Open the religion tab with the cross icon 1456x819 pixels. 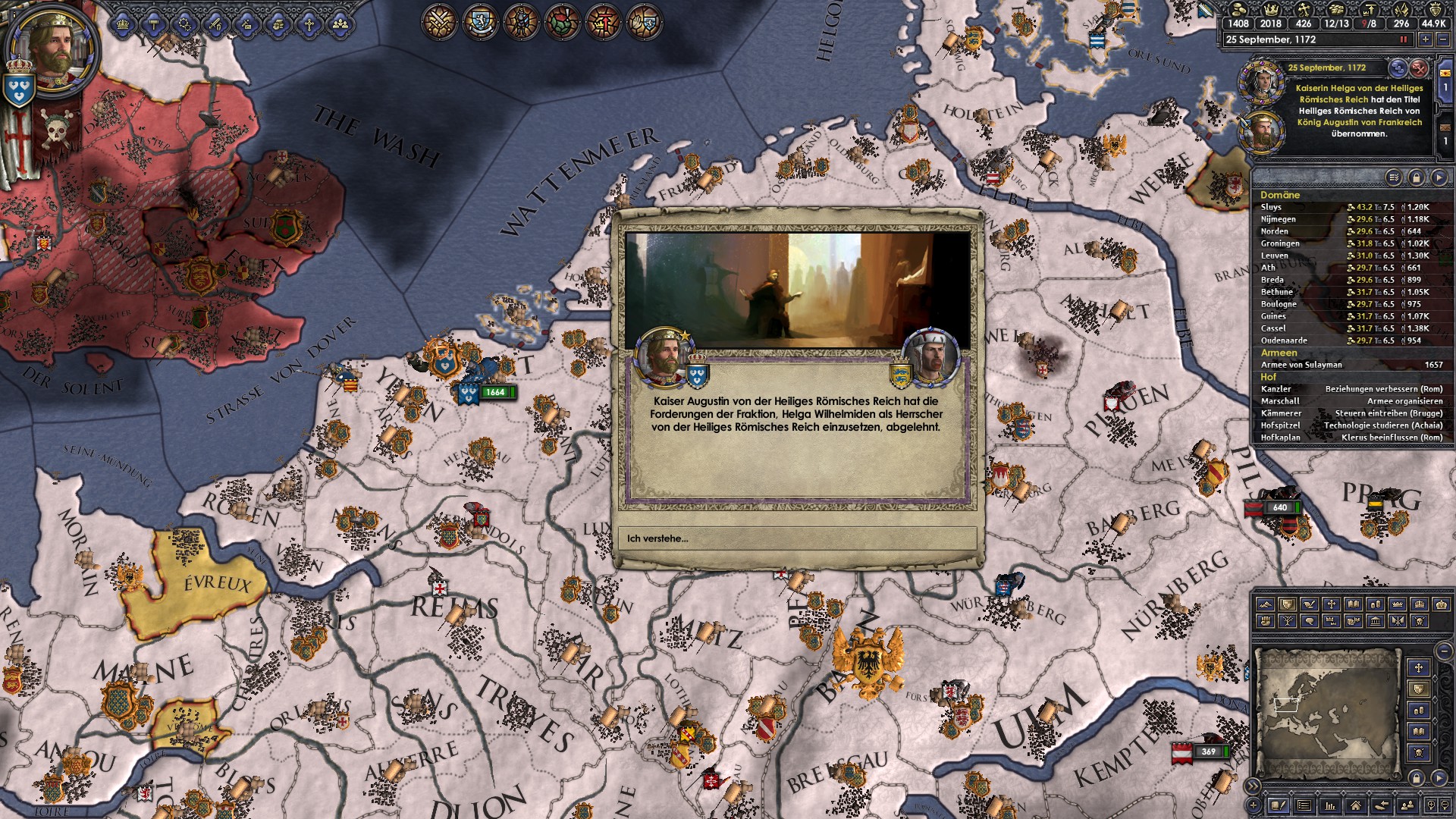pyautogui.click(x=309, y=24)
